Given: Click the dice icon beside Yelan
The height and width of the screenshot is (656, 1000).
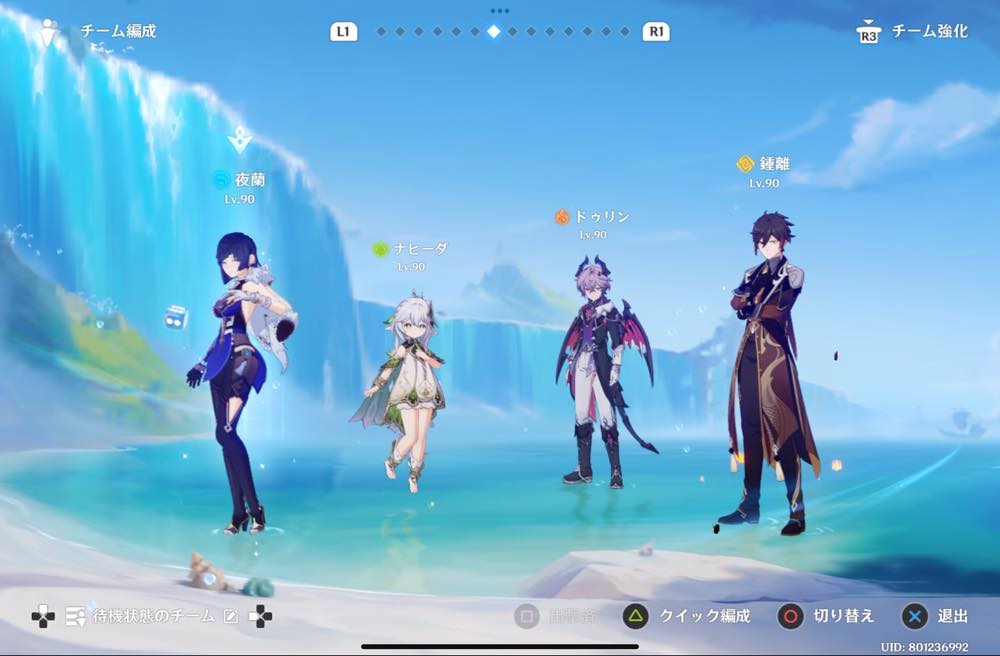Looking at the screenshot, I should 175,318.
